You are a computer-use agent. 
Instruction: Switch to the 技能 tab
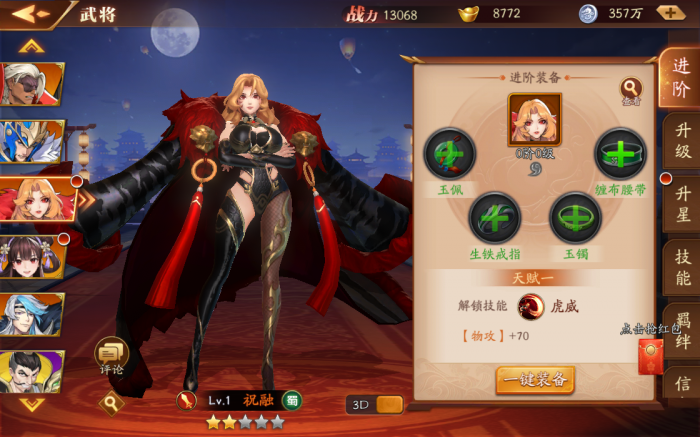(683, 267)
